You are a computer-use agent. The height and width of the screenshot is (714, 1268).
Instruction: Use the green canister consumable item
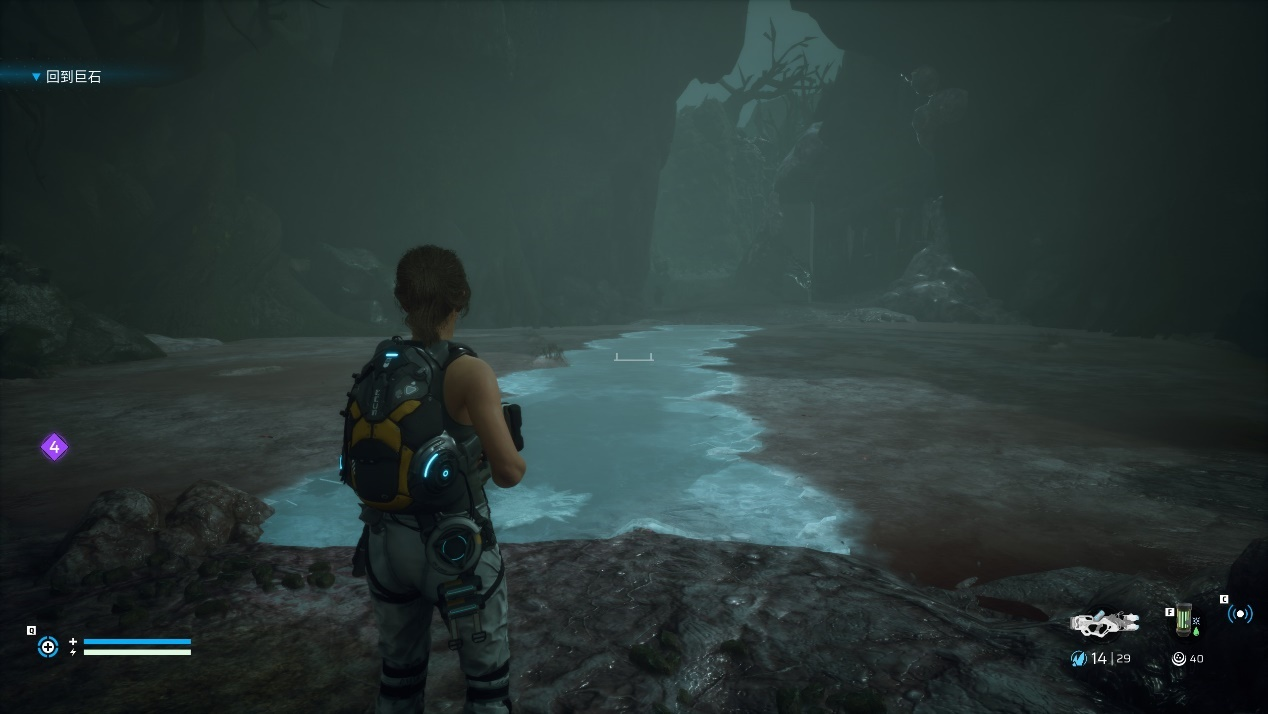(1184, 620)
